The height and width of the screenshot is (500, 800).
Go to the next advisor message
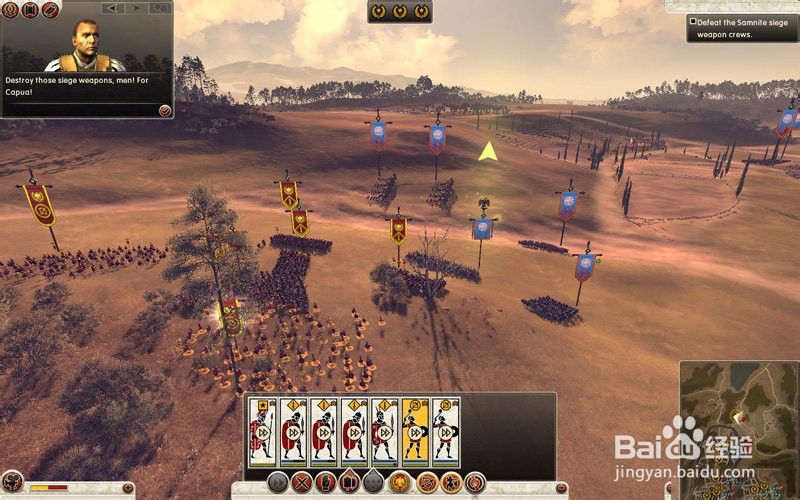(135, 9)
